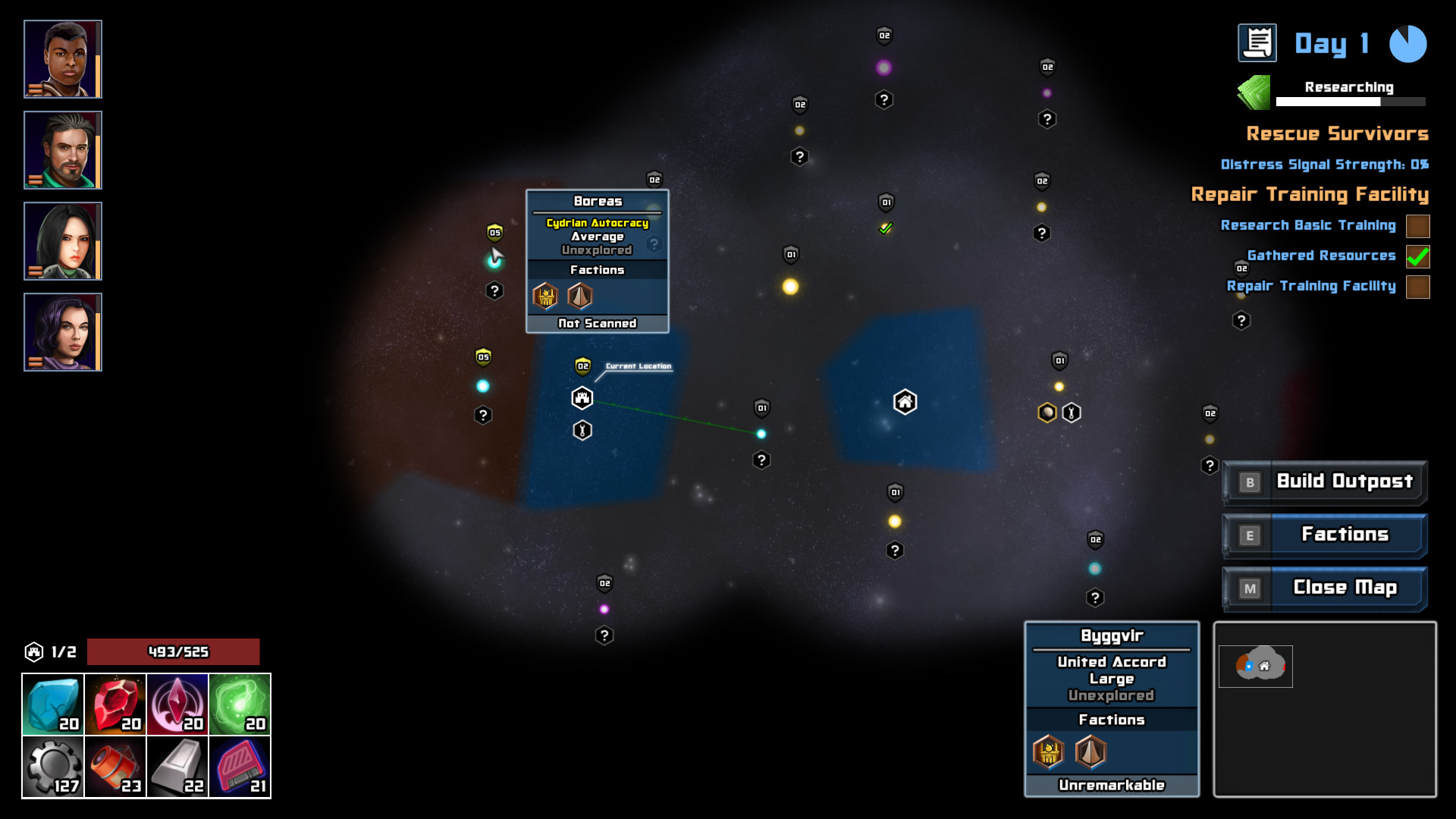Select the green energy orb resource icon
1456x819 pixels.
coord(240,703)
